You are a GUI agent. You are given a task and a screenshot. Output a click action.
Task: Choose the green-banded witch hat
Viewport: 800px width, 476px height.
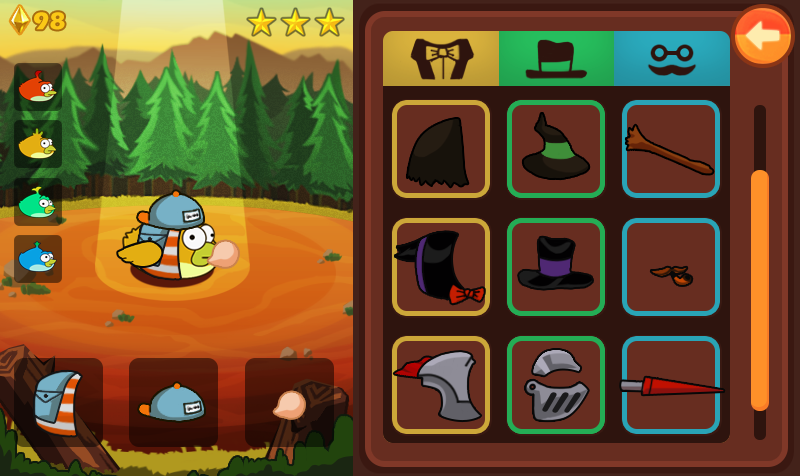pos(556,149)
